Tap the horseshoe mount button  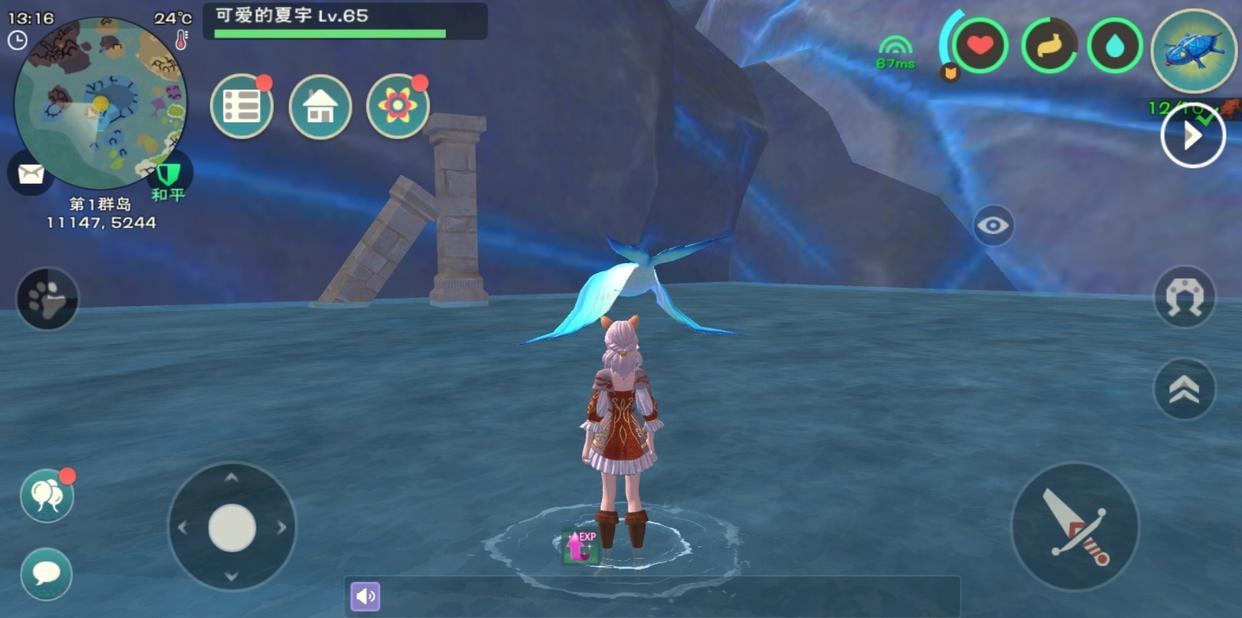click(1184, 297)
